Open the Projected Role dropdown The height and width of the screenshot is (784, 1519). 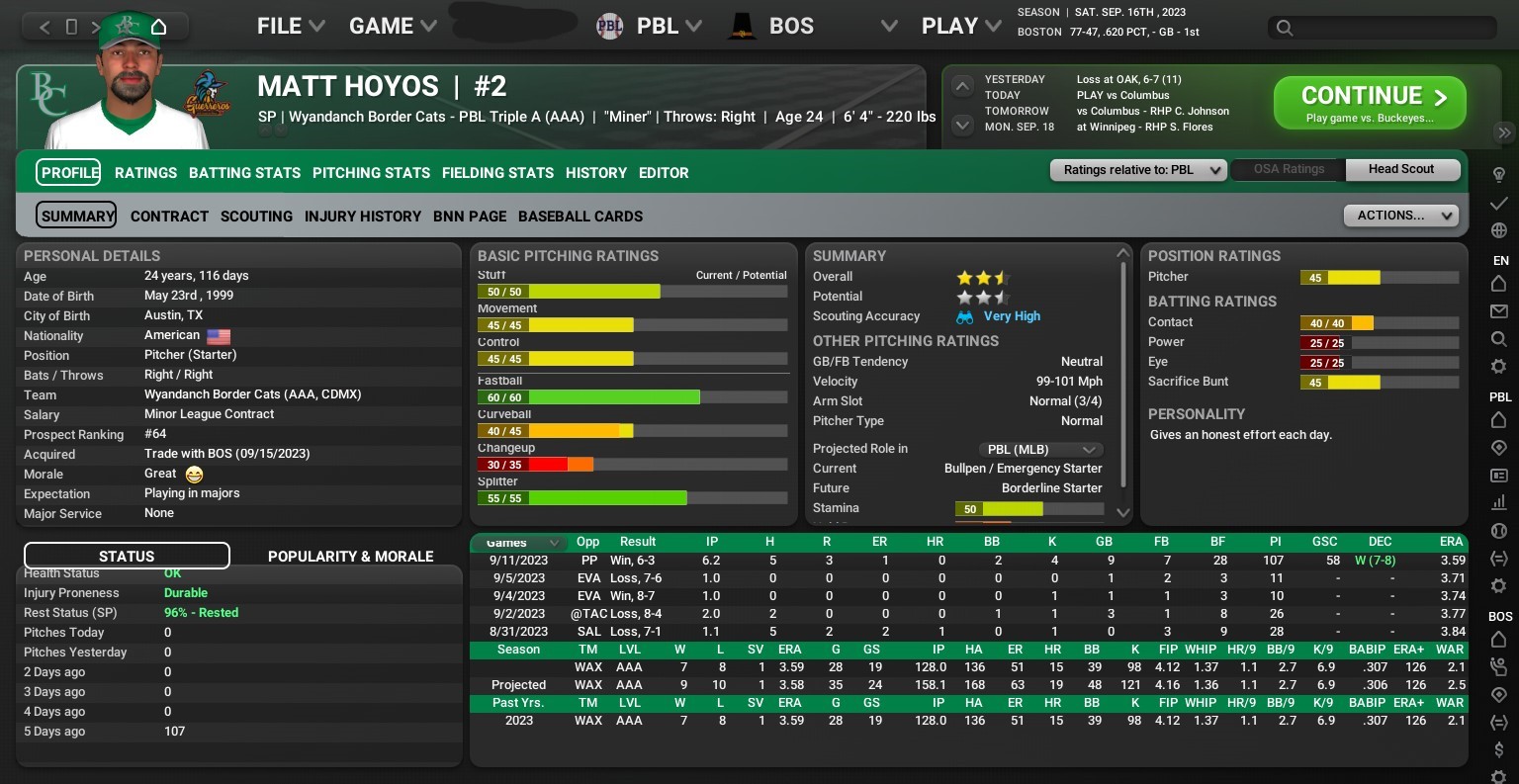click(1040, 449)
